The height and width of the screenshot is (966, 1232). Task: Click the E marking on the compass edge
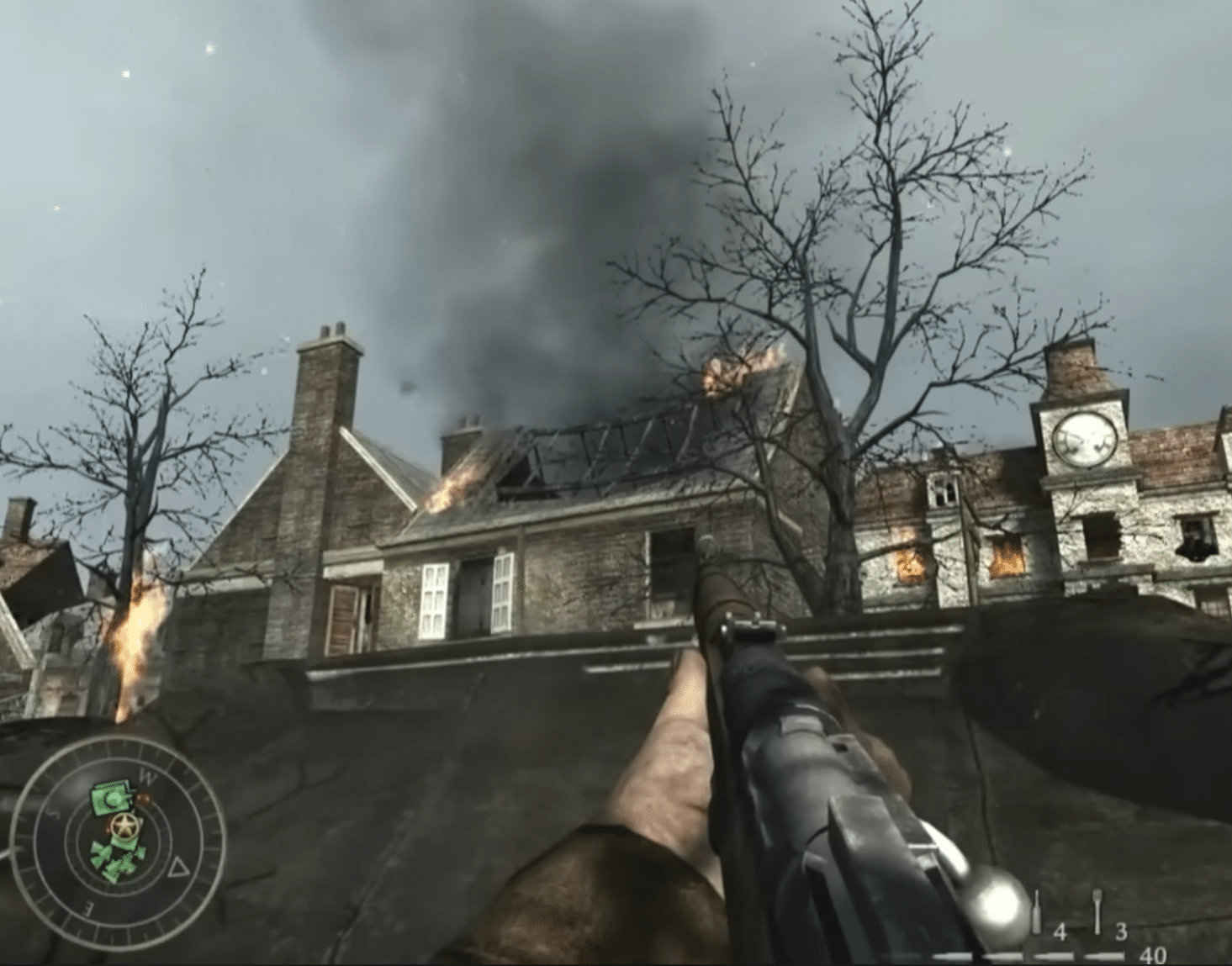87,907
